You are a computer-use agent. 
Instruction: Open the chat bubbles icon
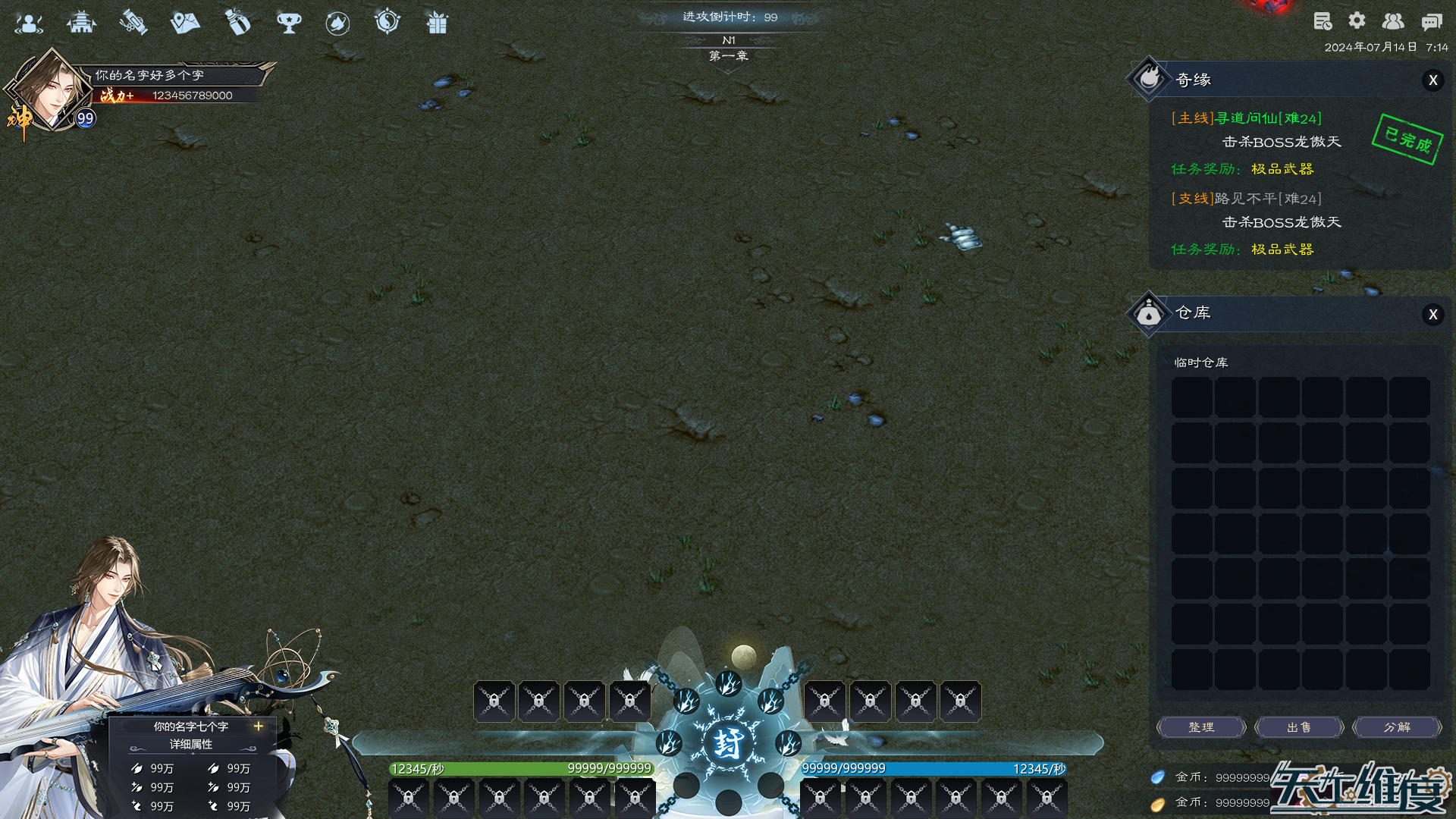click(1431, 21)
